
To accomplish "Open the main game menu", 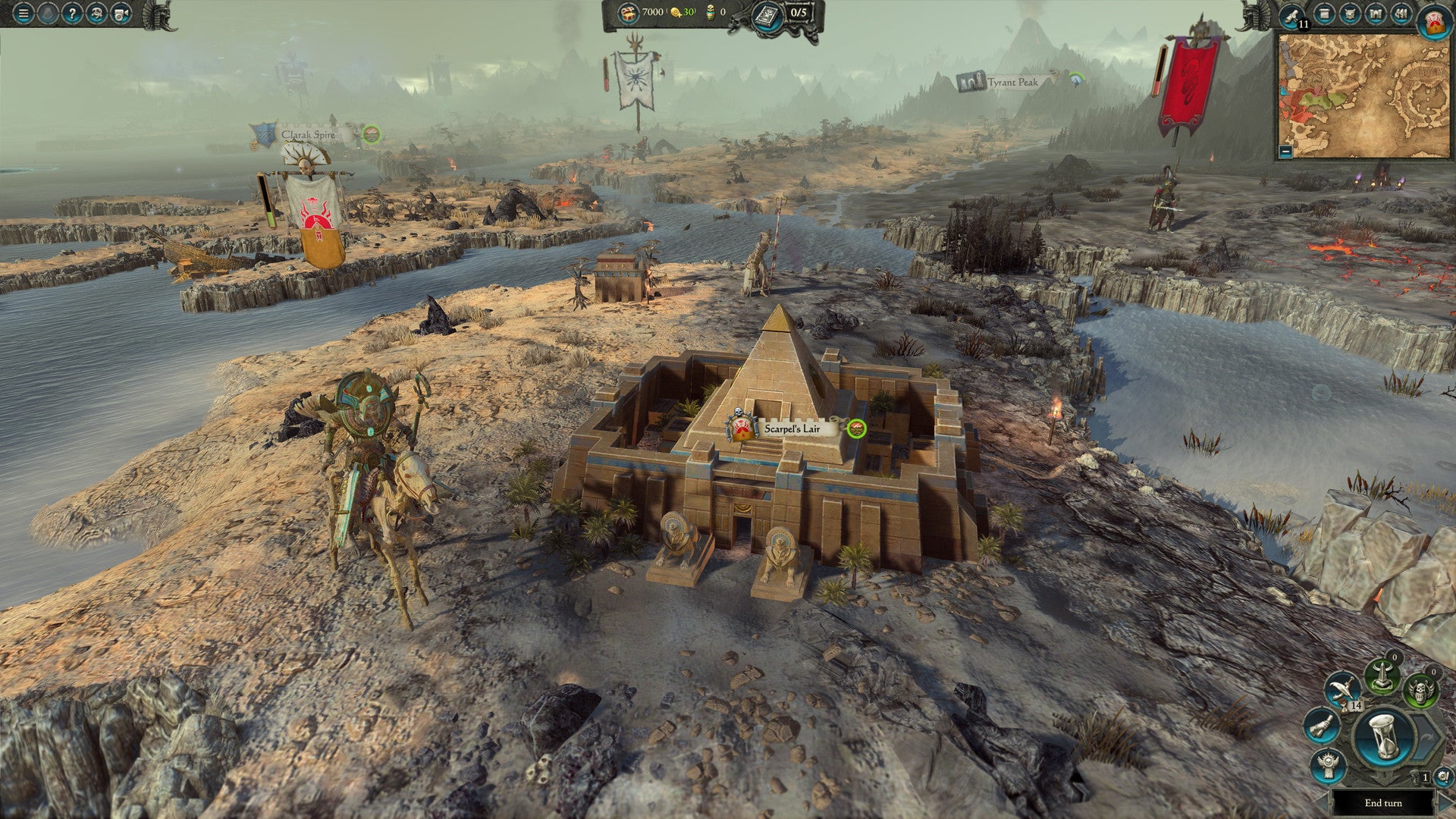I will (x=23, y=13).
